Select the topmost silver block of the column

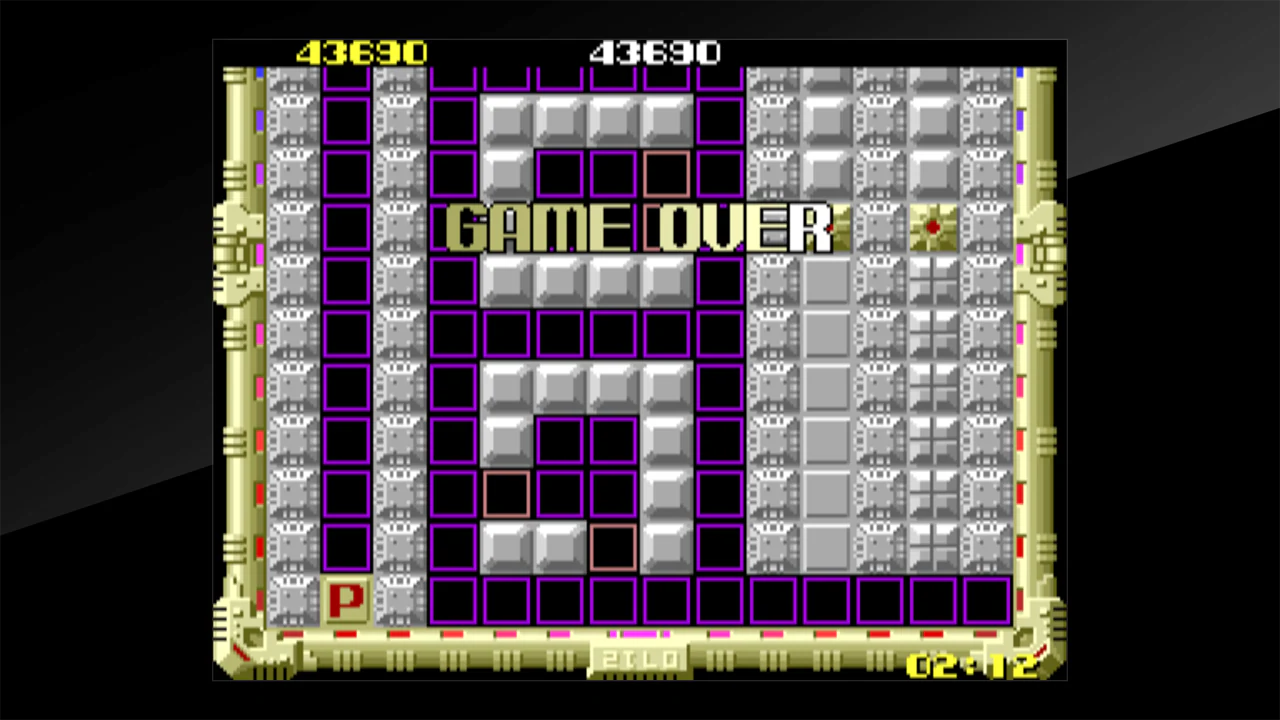(x=506, y=120)
